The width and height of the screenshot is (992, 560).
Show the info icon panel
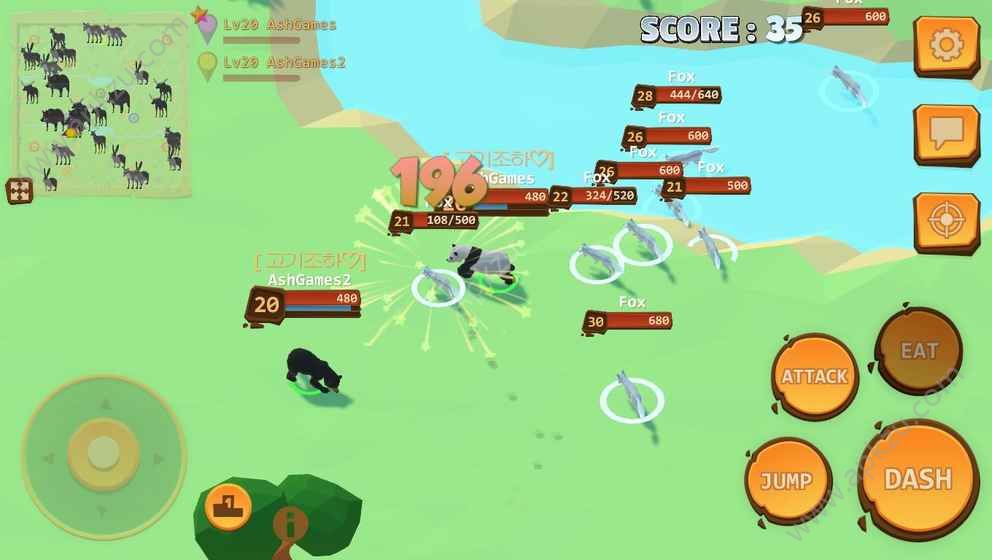click(x=290, y=522)
